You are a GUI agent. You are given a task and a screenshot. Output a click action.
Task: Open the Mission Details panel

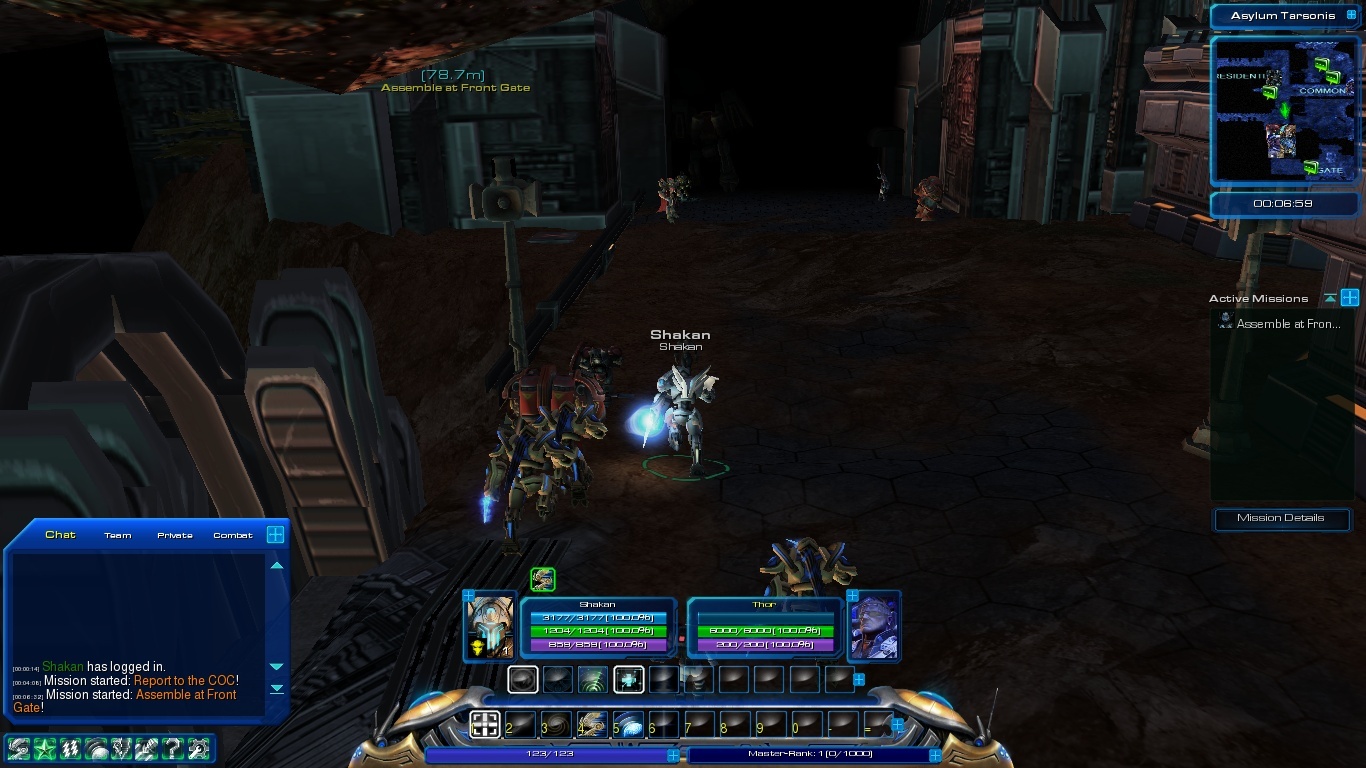[1280, 518]
